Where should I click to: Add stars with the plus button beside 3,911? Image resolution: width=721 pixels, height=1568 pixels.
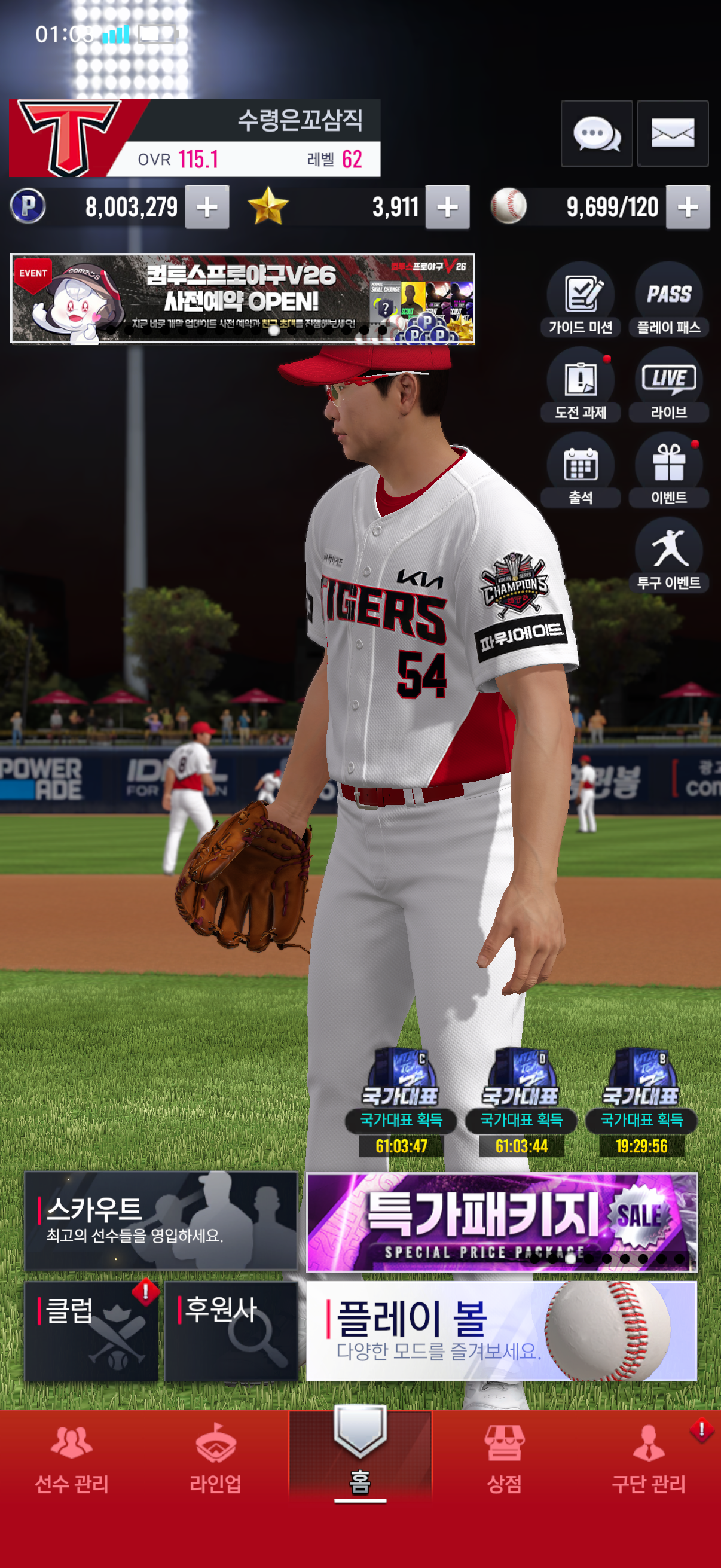pyautogui.click(x=447, y=207)
